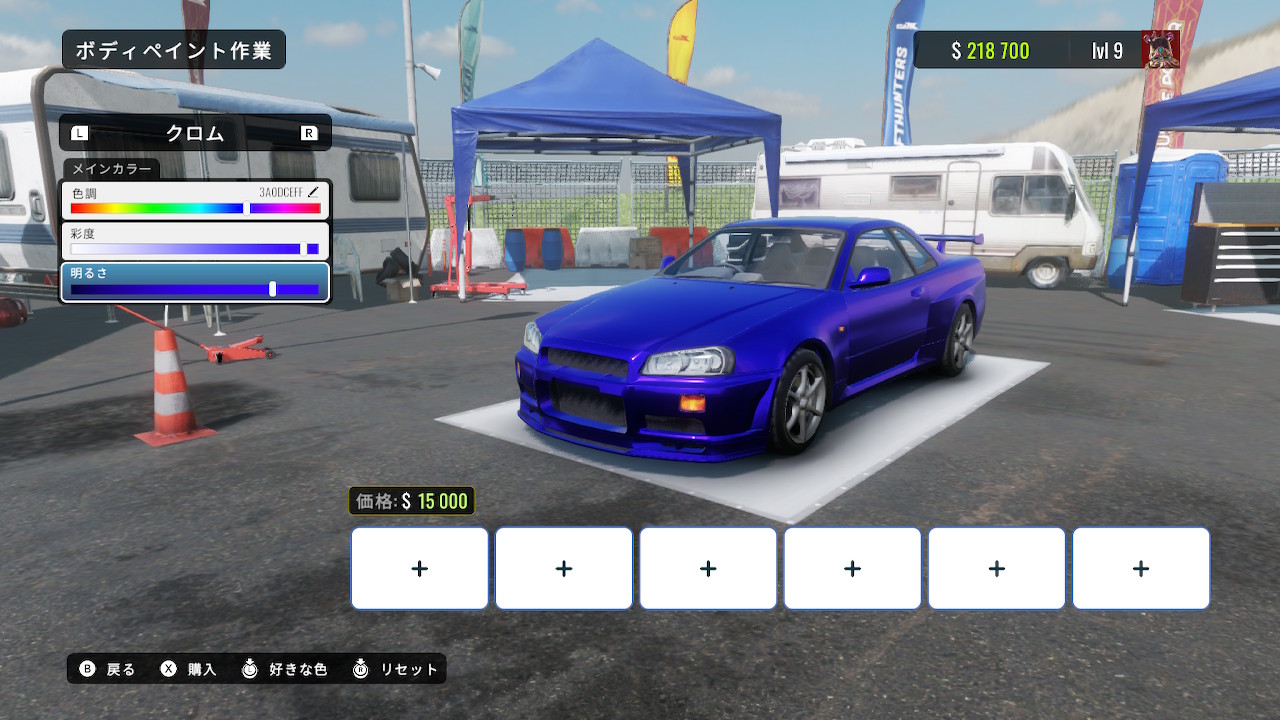Viewport: 1280px width, 720px height.
Task: Click 戻る to go back
Action: 108,669
